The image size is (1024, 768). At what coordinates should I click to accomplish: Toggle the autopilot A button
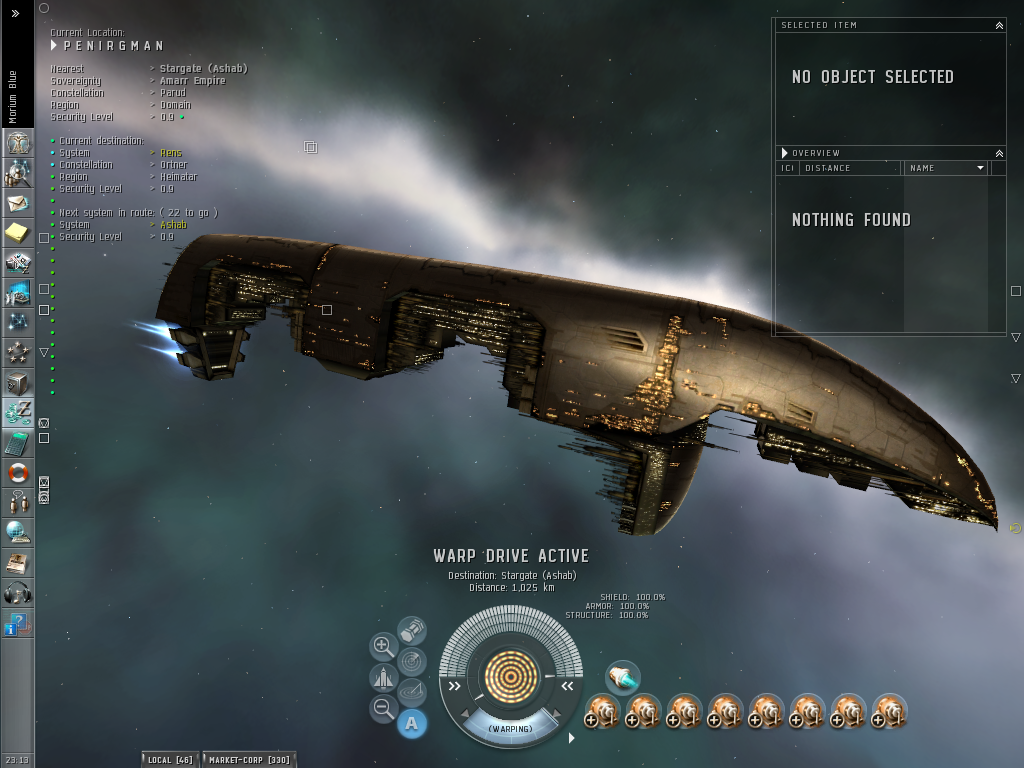point(412,723)
